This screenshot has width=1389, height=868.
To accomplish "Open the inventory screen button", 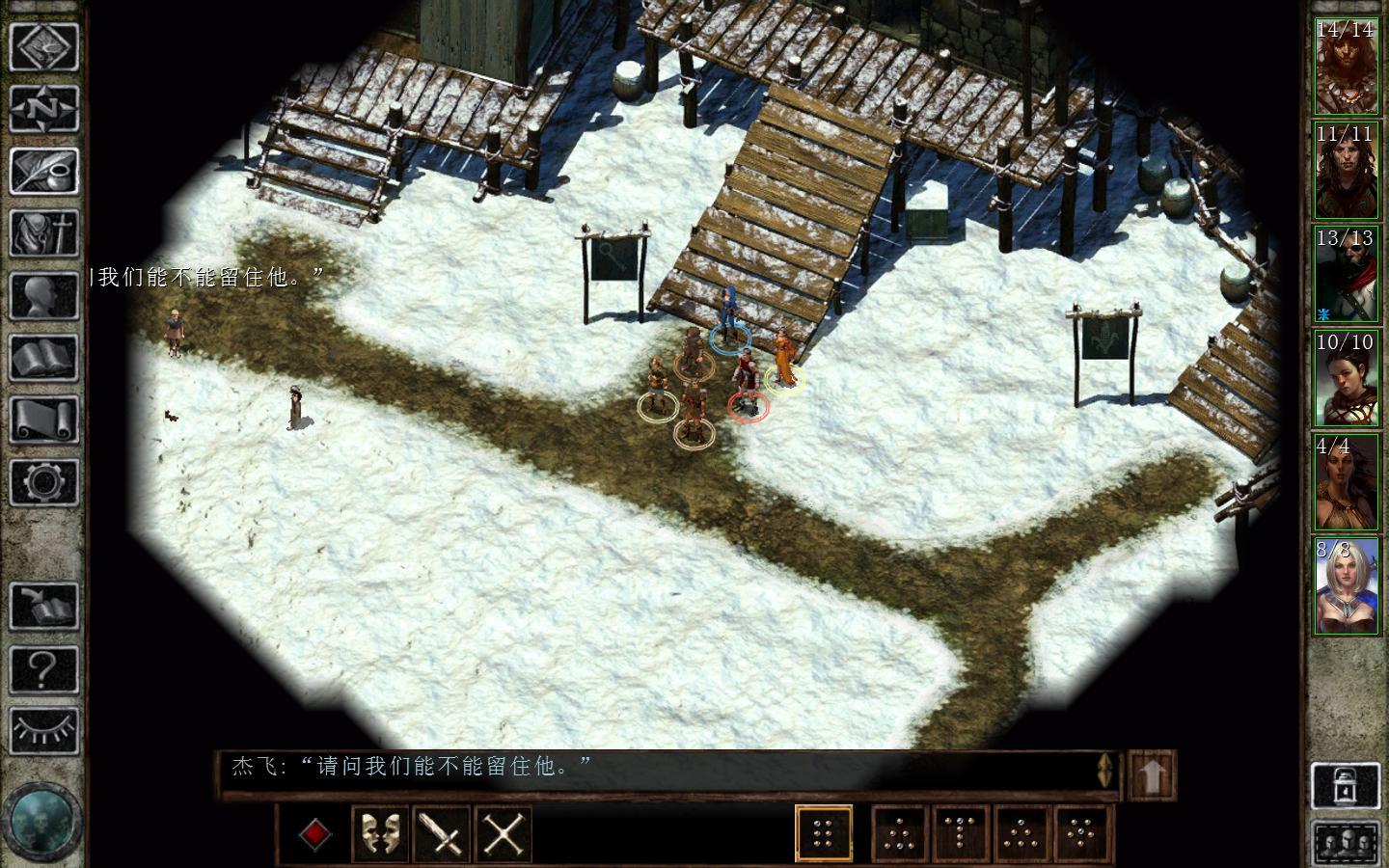I will tap(43, 233).
